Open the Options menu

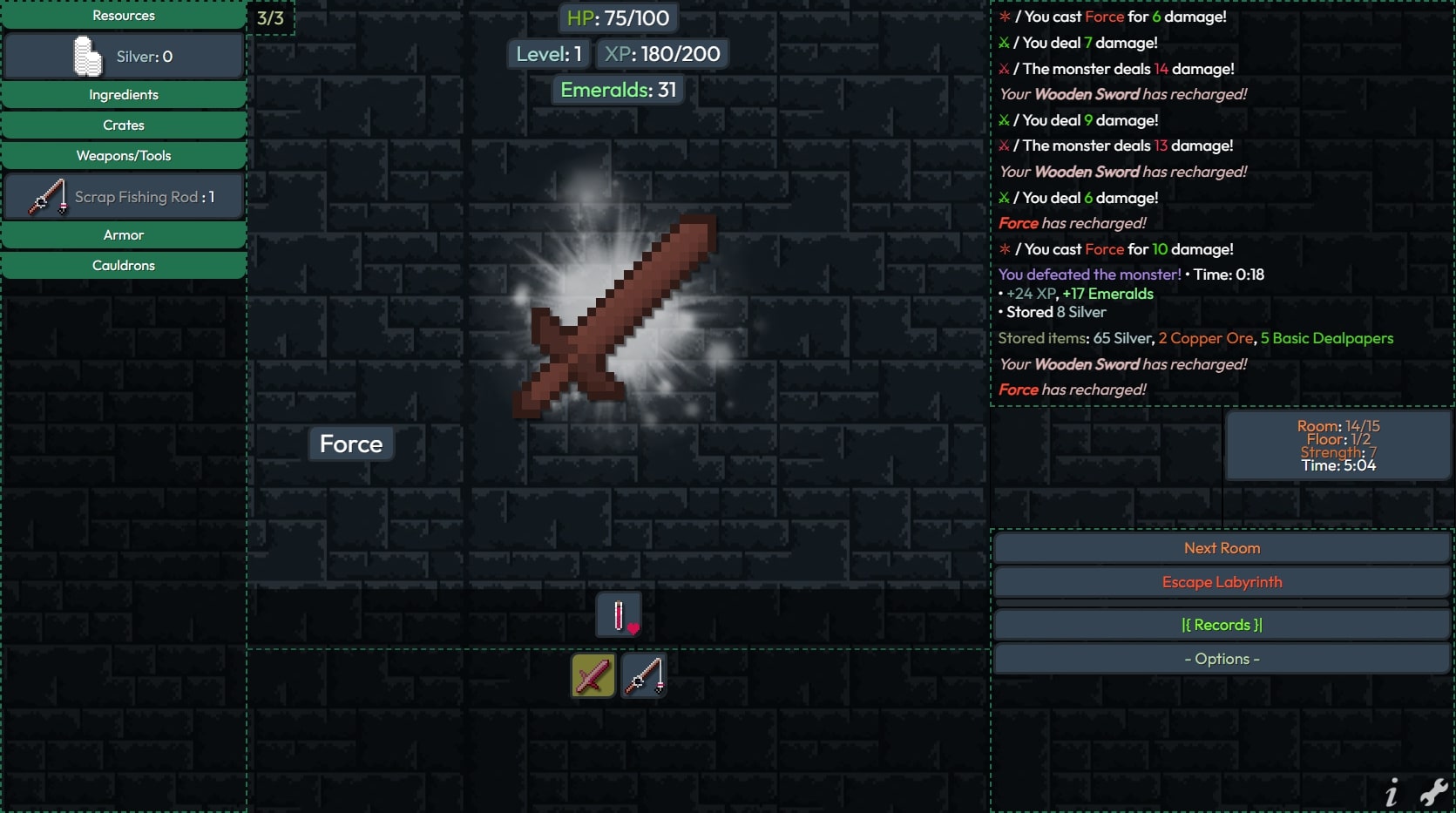pyautogui.click(x=1222, y=659)
